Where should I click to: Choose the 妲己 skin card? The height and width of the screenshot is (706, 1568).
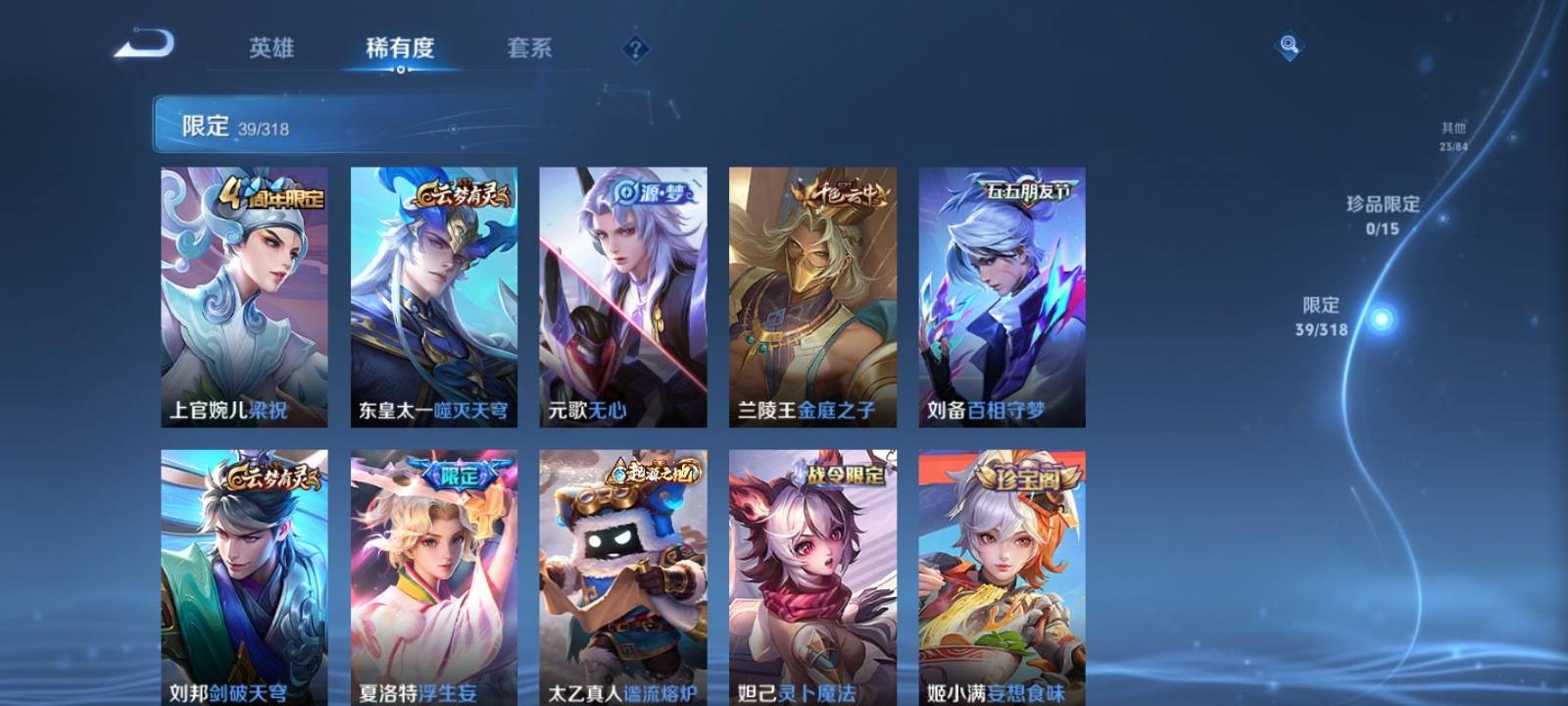tap(812, 579)
